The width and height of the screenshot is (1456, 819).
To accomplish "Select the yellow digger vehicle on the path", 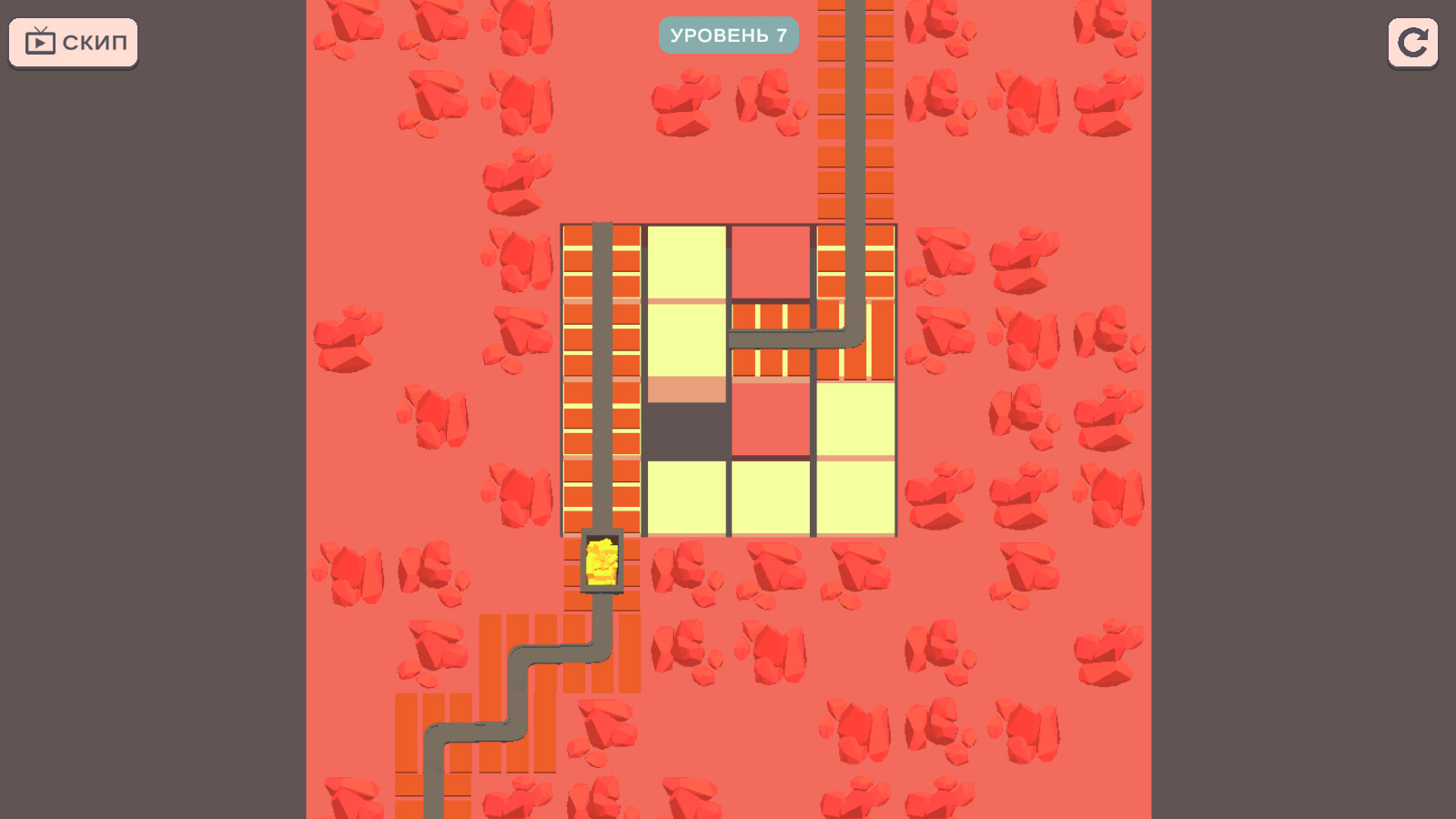I will [x=601, y=561].
